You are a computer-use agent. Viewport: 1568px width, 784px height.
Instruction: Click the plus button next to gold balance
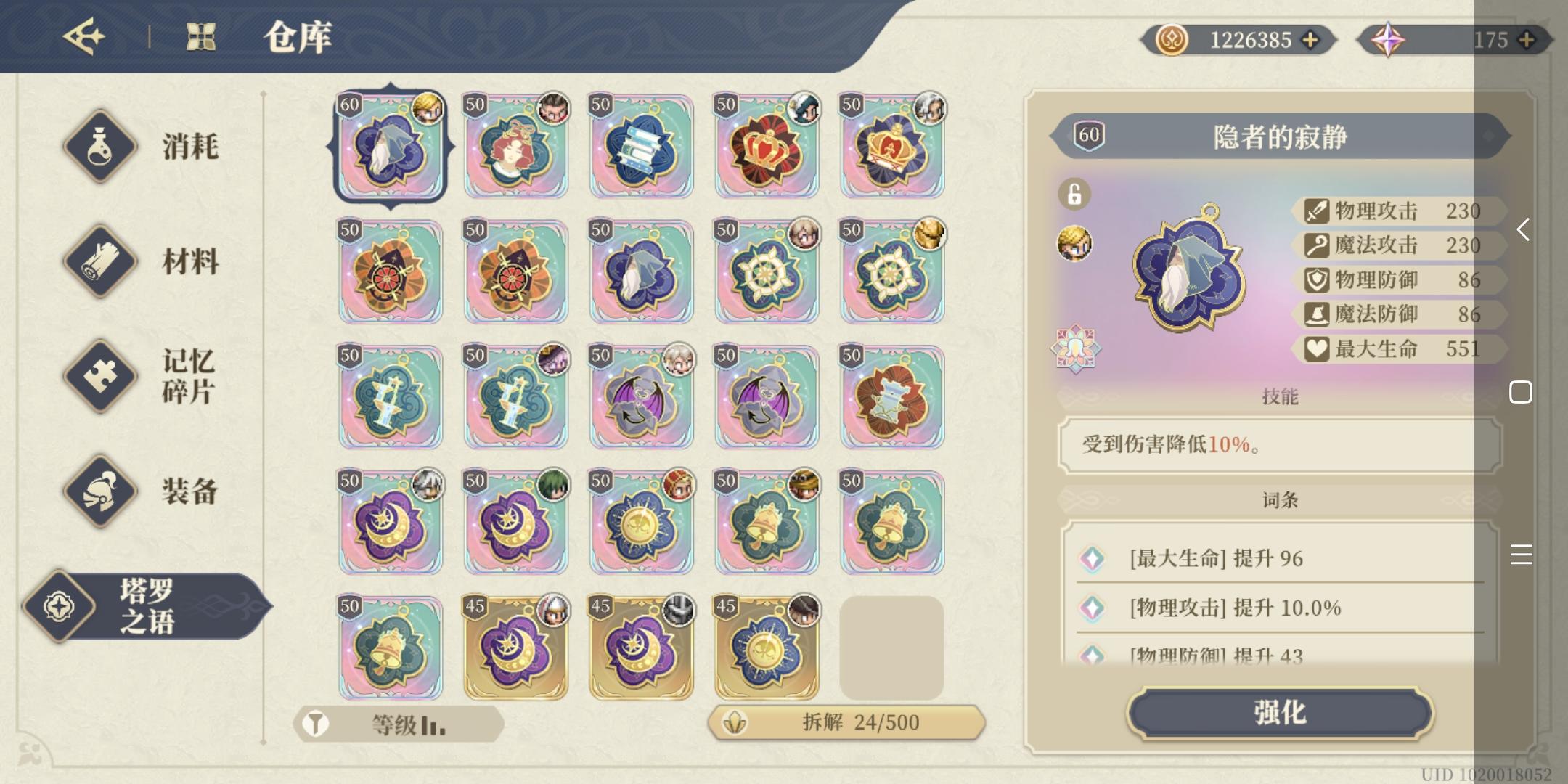[1308, 40]
